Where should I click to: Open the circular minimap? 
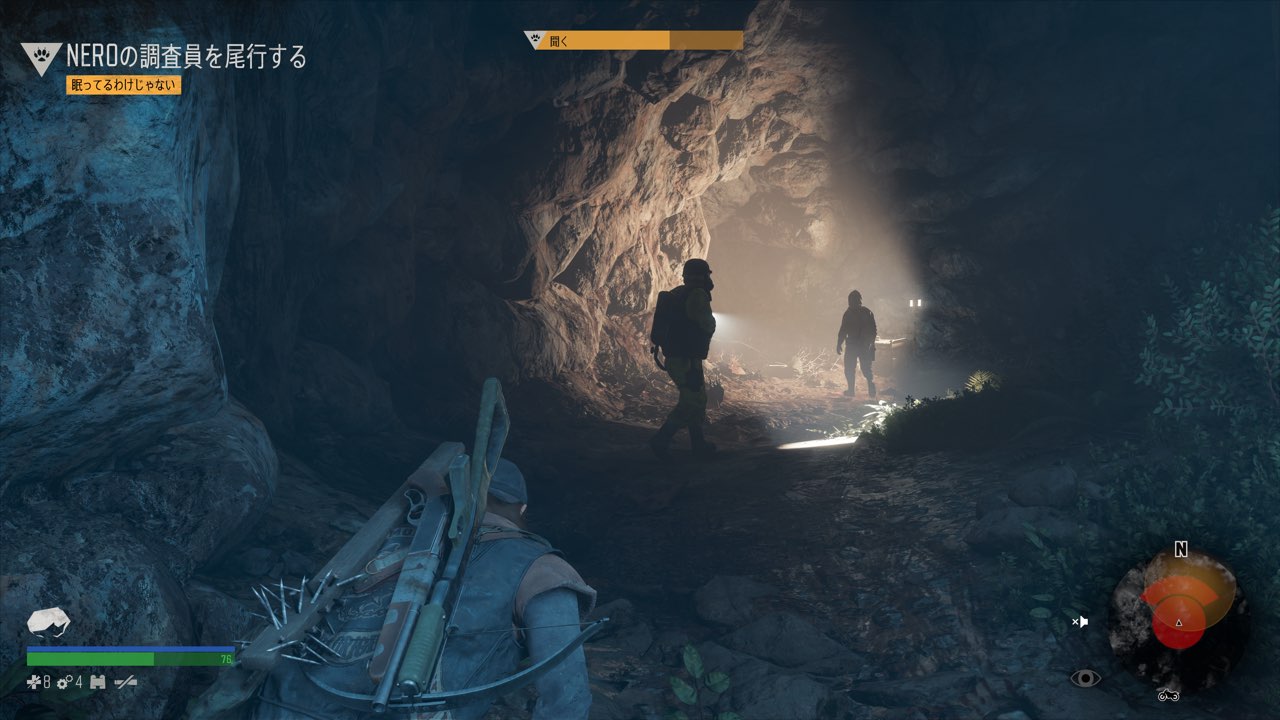[x=1180, y=611]
